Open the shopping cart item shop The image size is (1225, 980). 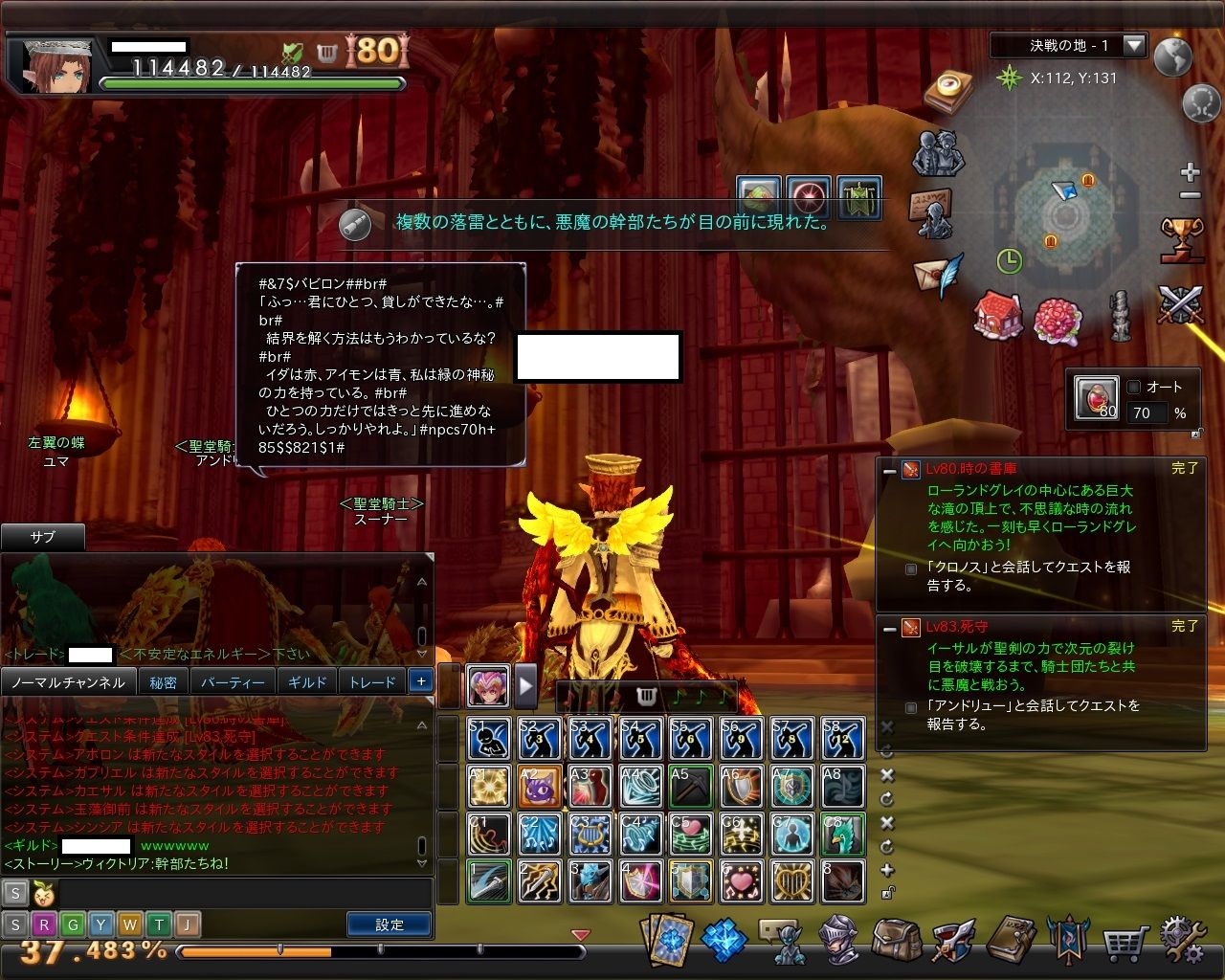(1125, 943)
